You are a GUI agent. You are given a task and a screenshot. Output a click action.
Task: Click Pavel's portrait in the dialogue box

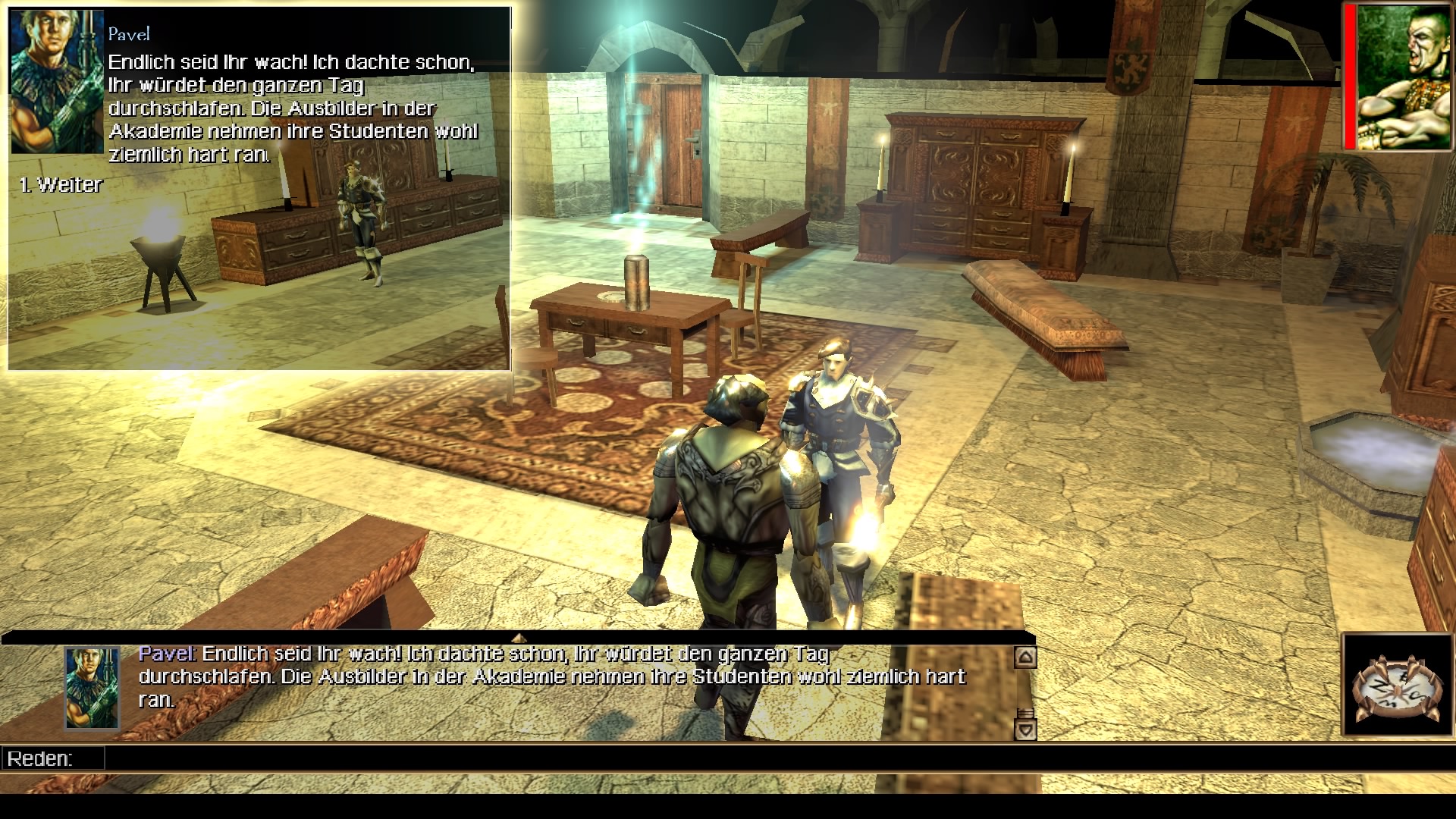(x=57, y=81)
